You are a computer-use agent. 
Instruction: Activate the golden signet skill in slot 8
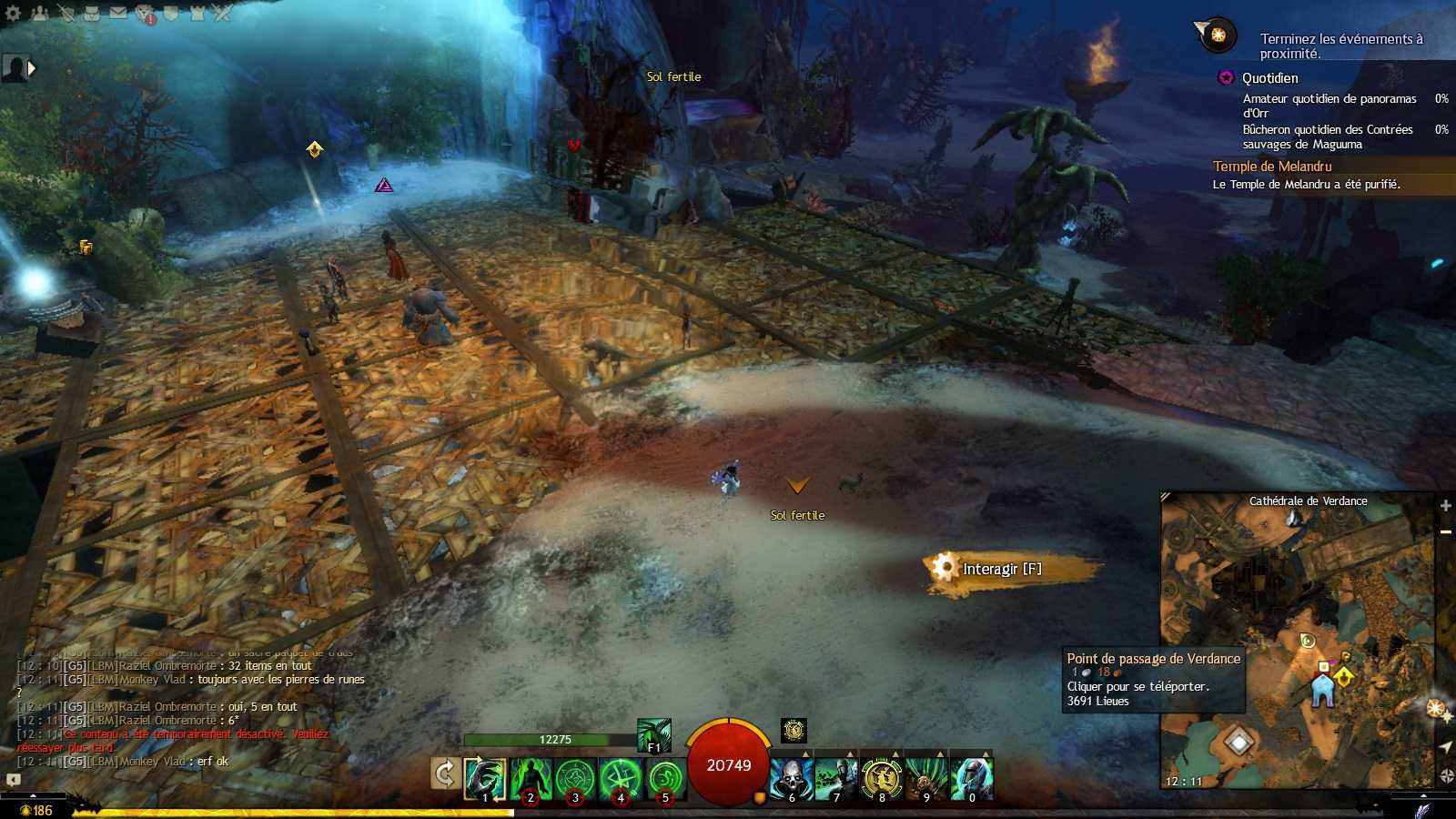pyautogui.click(x=881, y=780)
